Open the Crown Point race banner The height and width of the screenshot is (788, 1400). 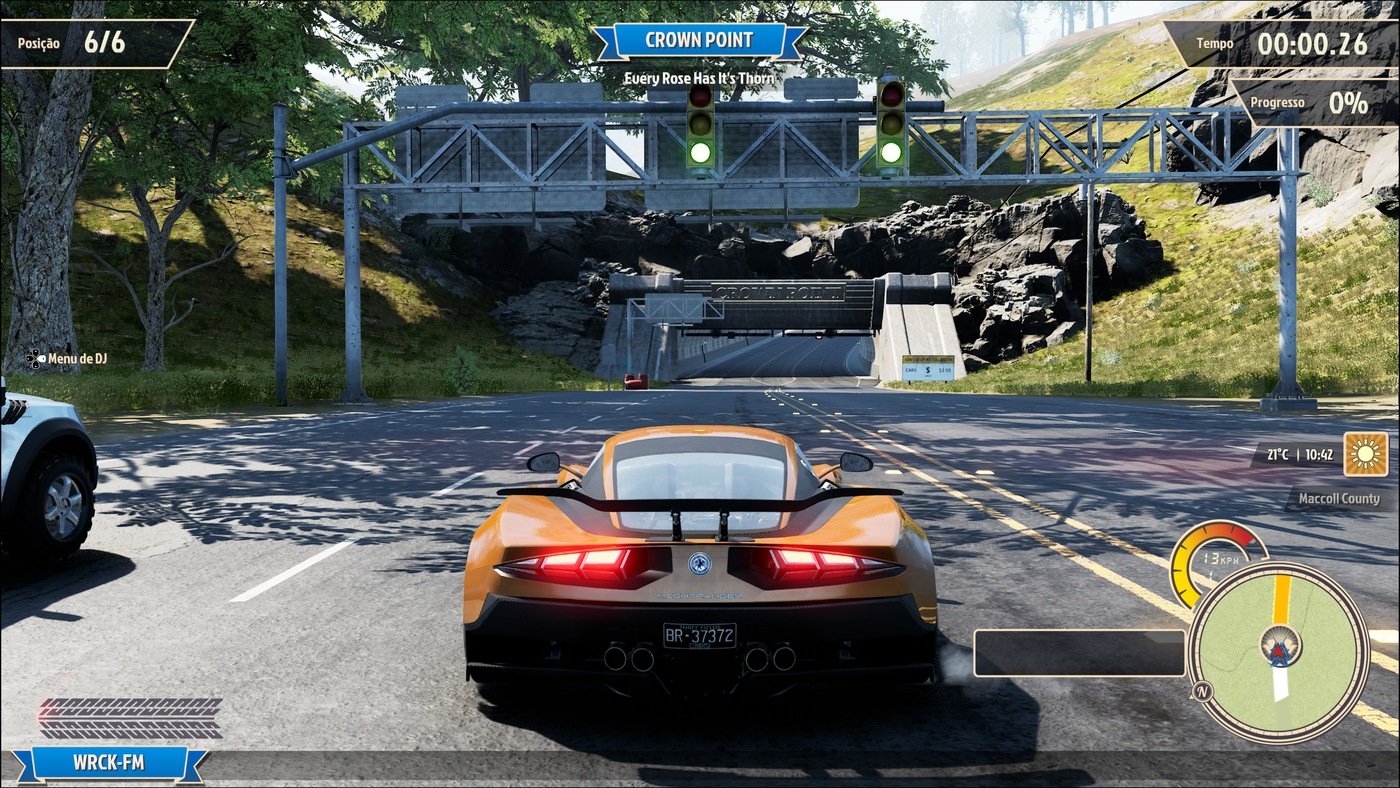699,41
